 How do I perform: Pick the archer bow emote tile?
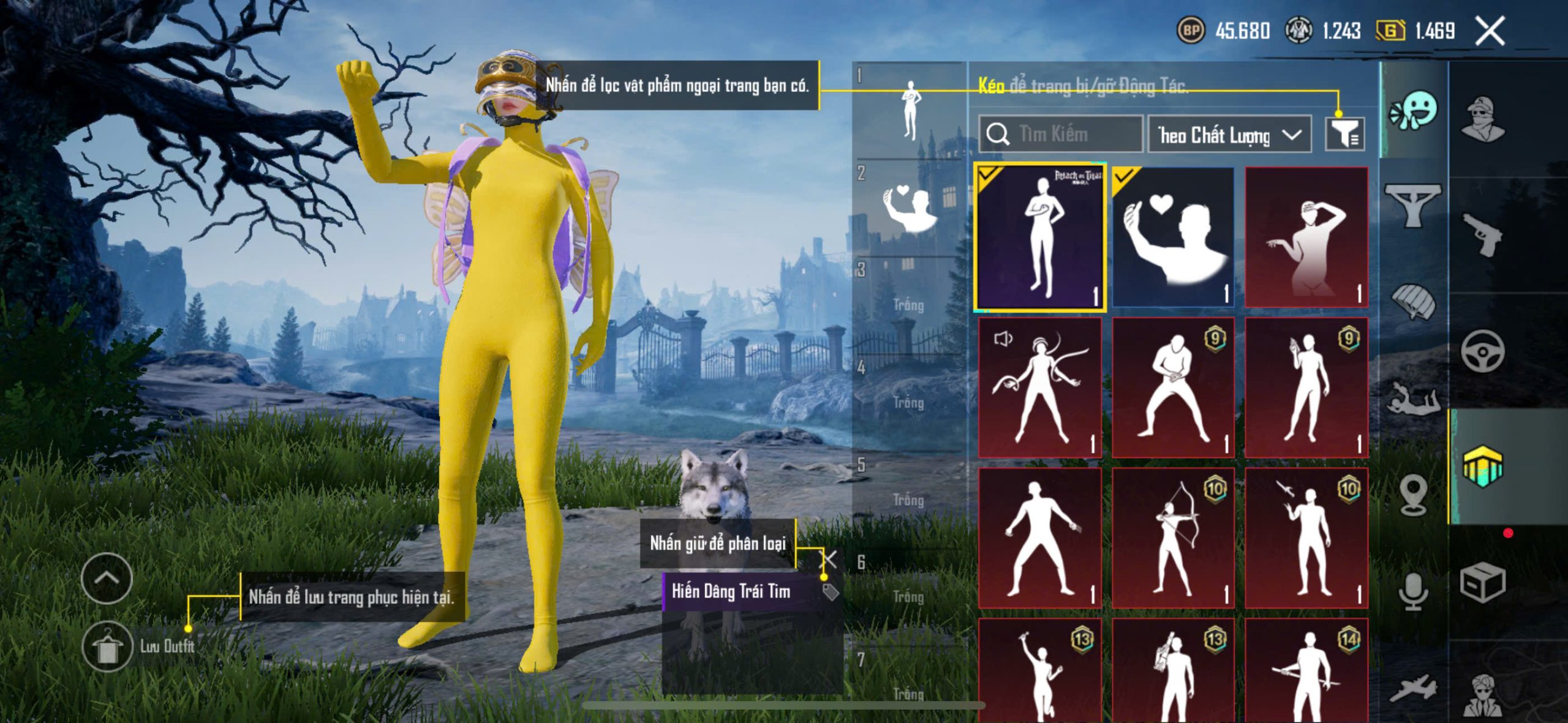coord(1173,539)
